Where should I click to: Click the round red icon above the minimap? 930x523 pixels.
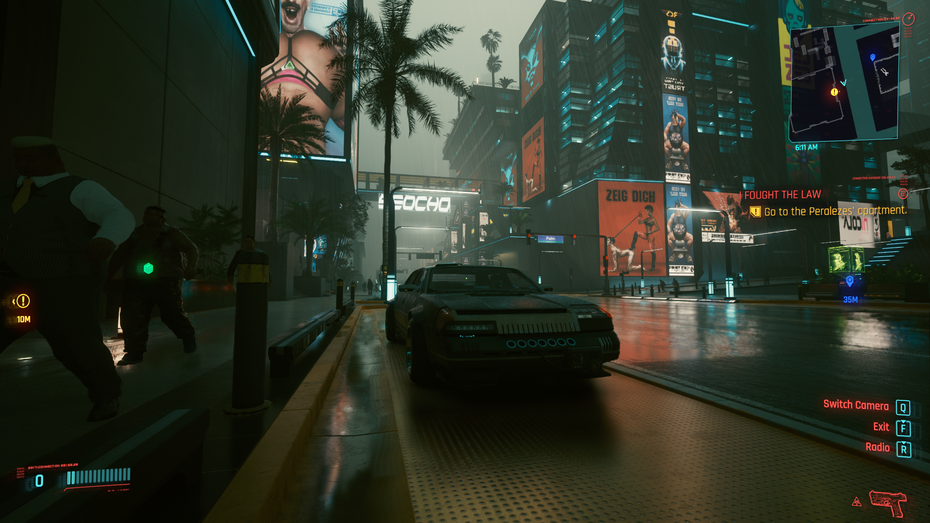tap(908, 19)
